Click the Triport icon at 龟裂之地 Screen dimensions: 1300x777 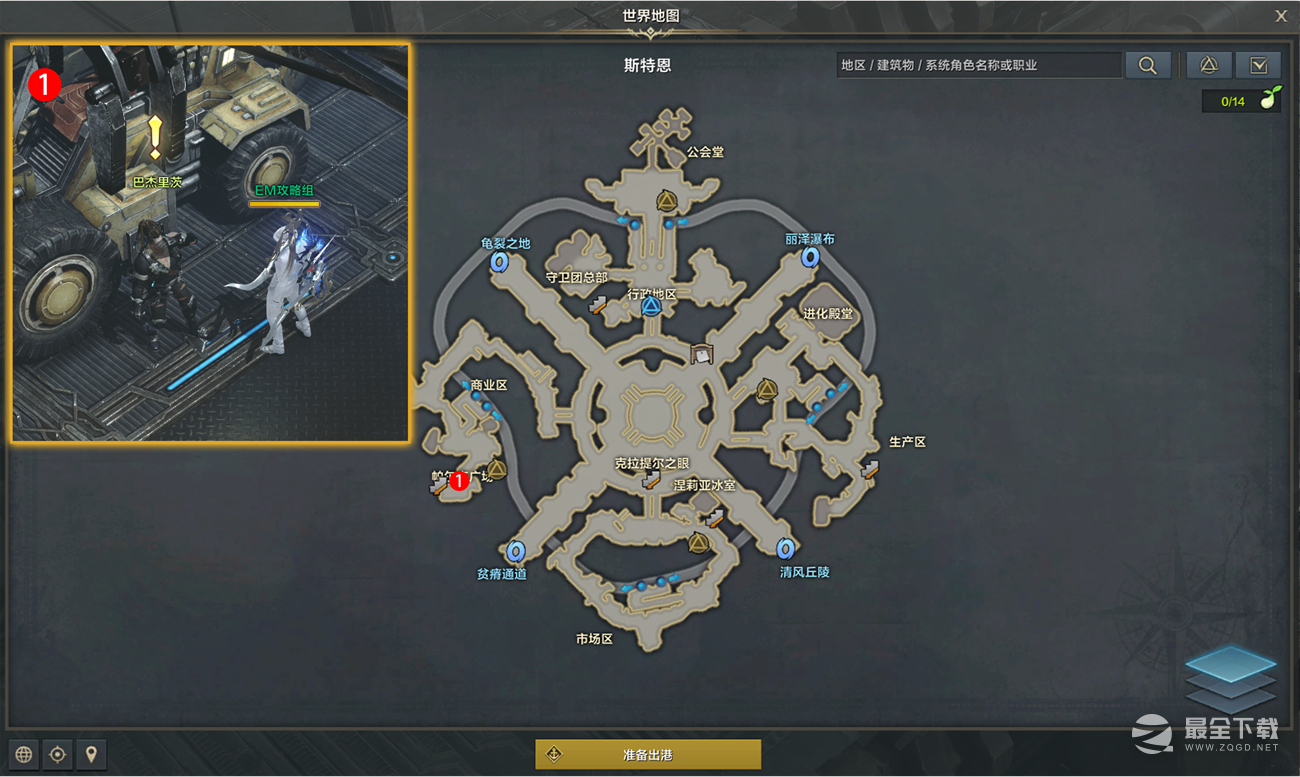pos(498,261)
